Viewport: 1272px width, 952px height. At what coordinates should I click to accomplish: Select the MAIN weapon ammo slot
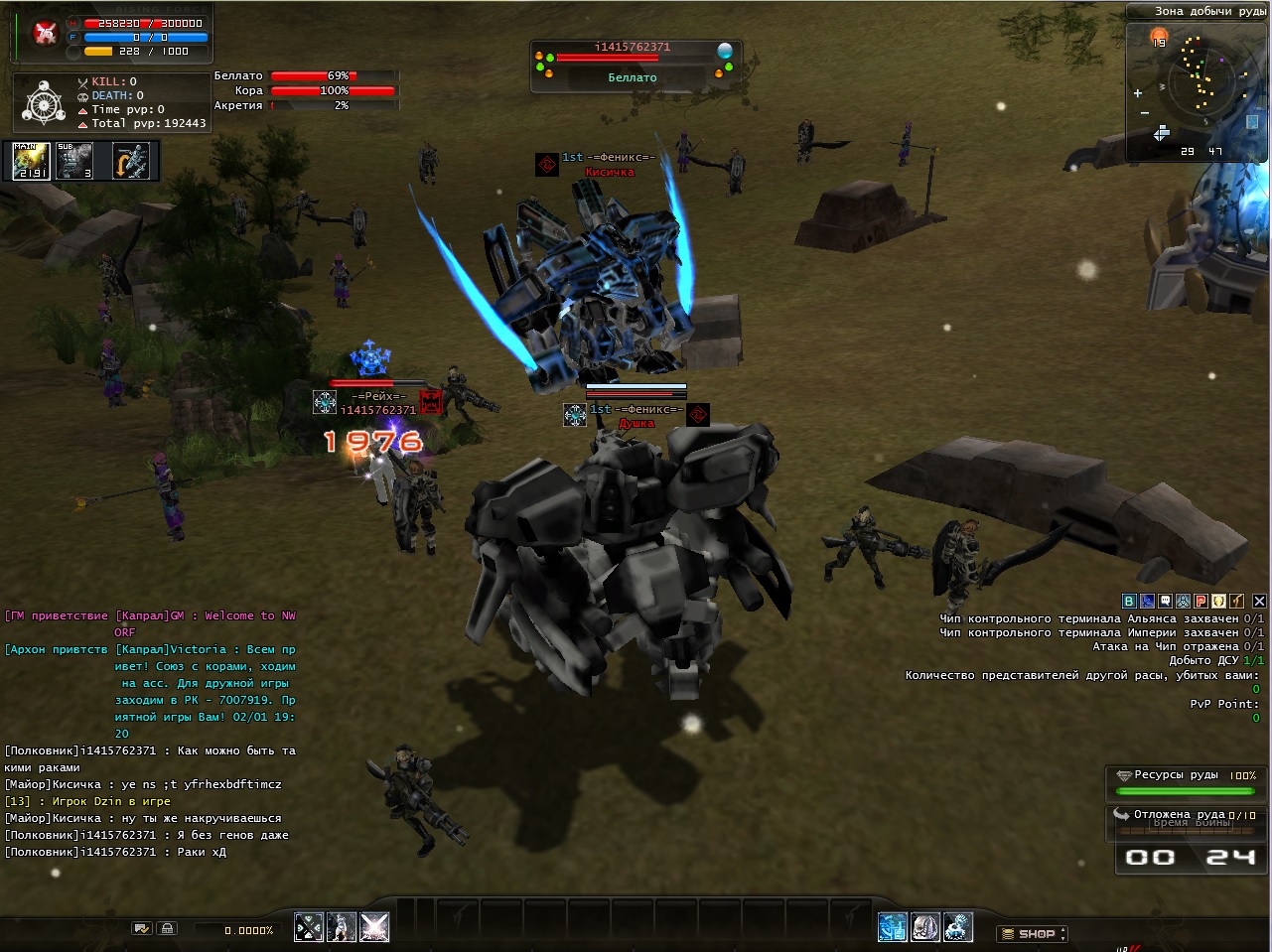pyautogui.click(x=31, y=161)
